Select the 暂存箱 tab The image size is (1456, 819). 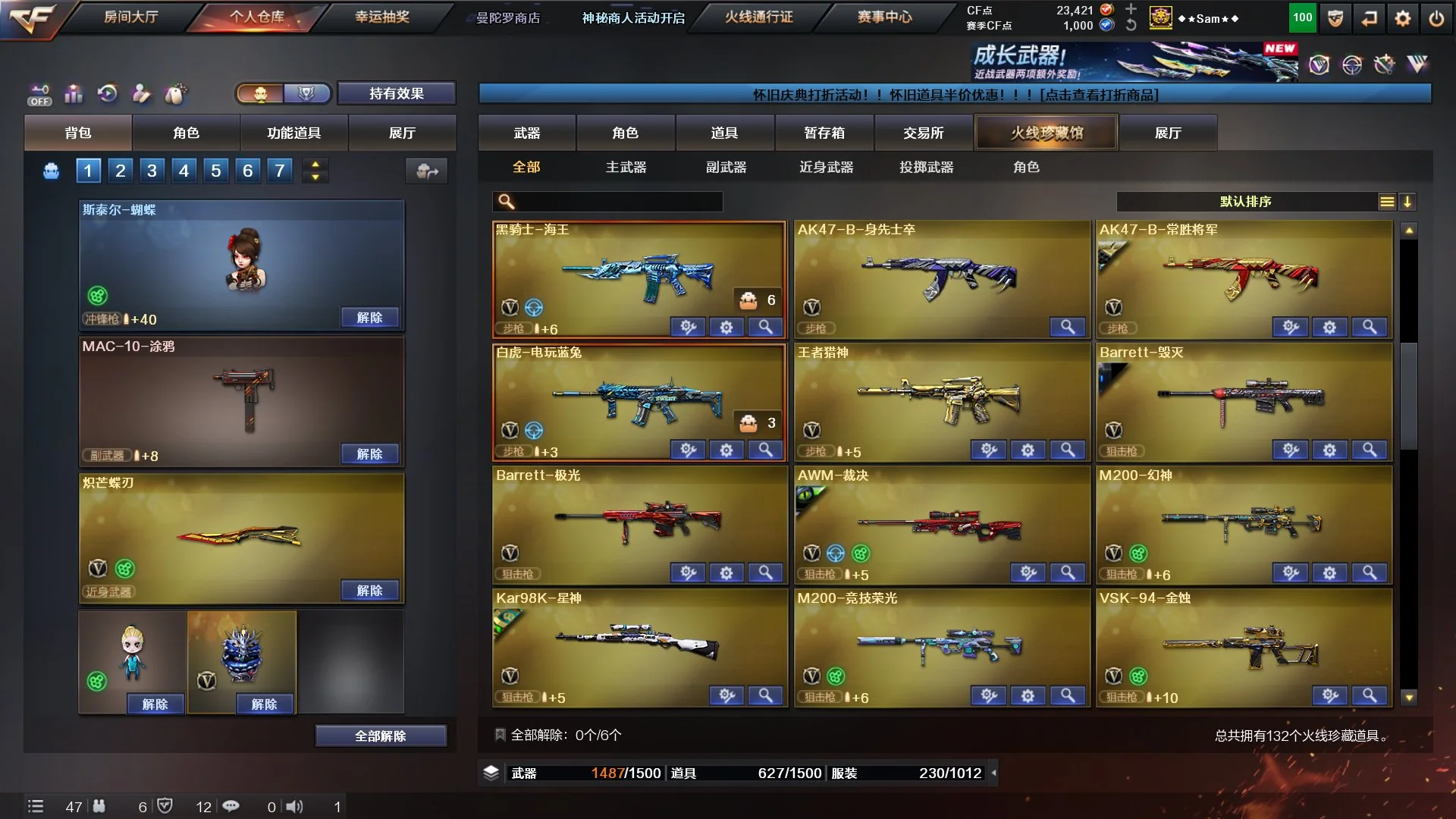[x=824, y=133]
